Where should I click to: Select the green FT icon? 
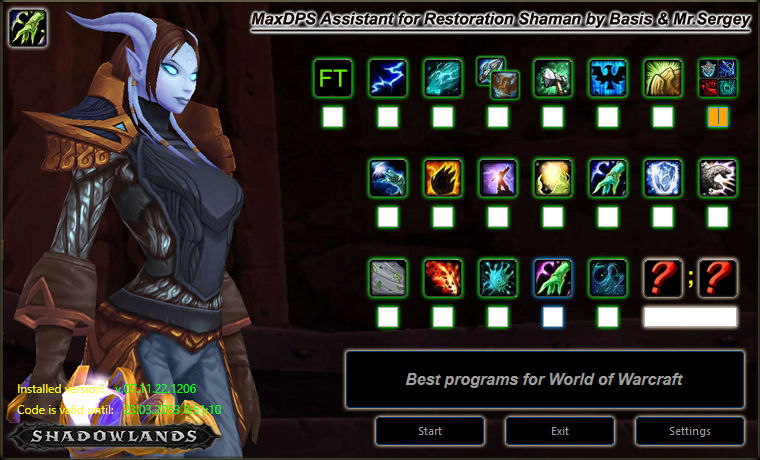tap(333, 77)
